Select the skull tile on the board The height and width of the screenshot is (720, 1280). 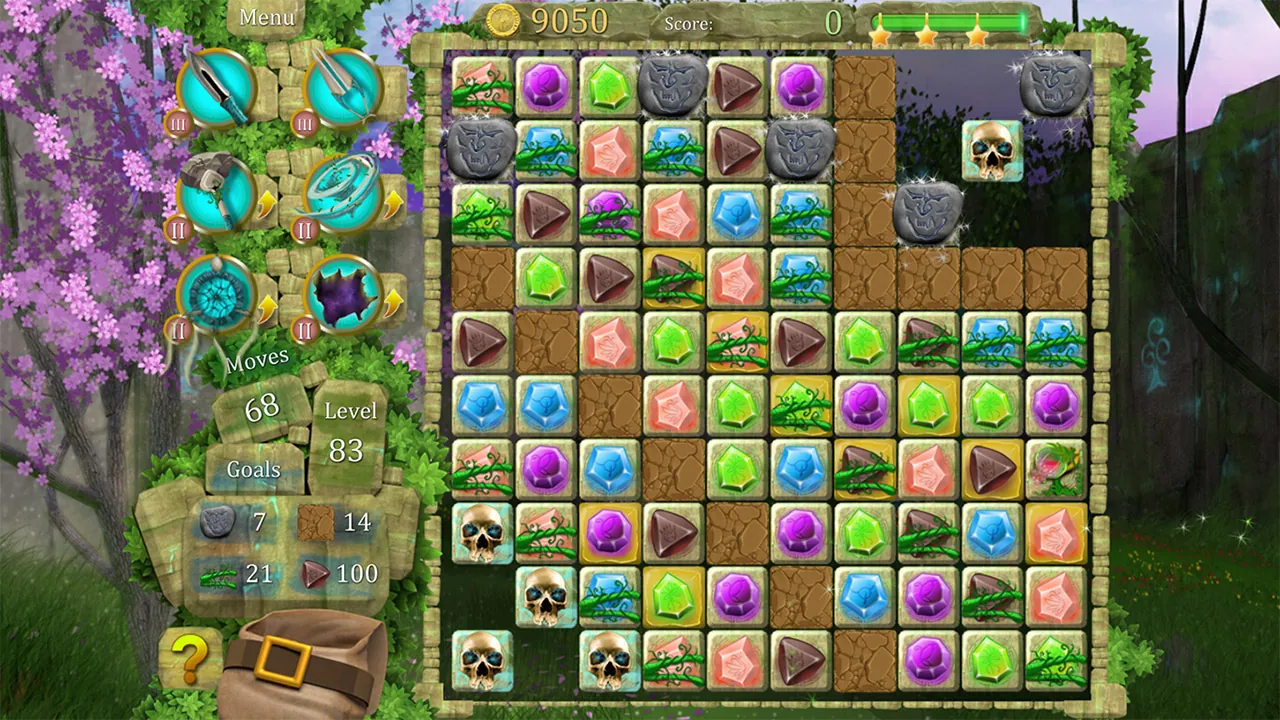[x=993, y=150]
